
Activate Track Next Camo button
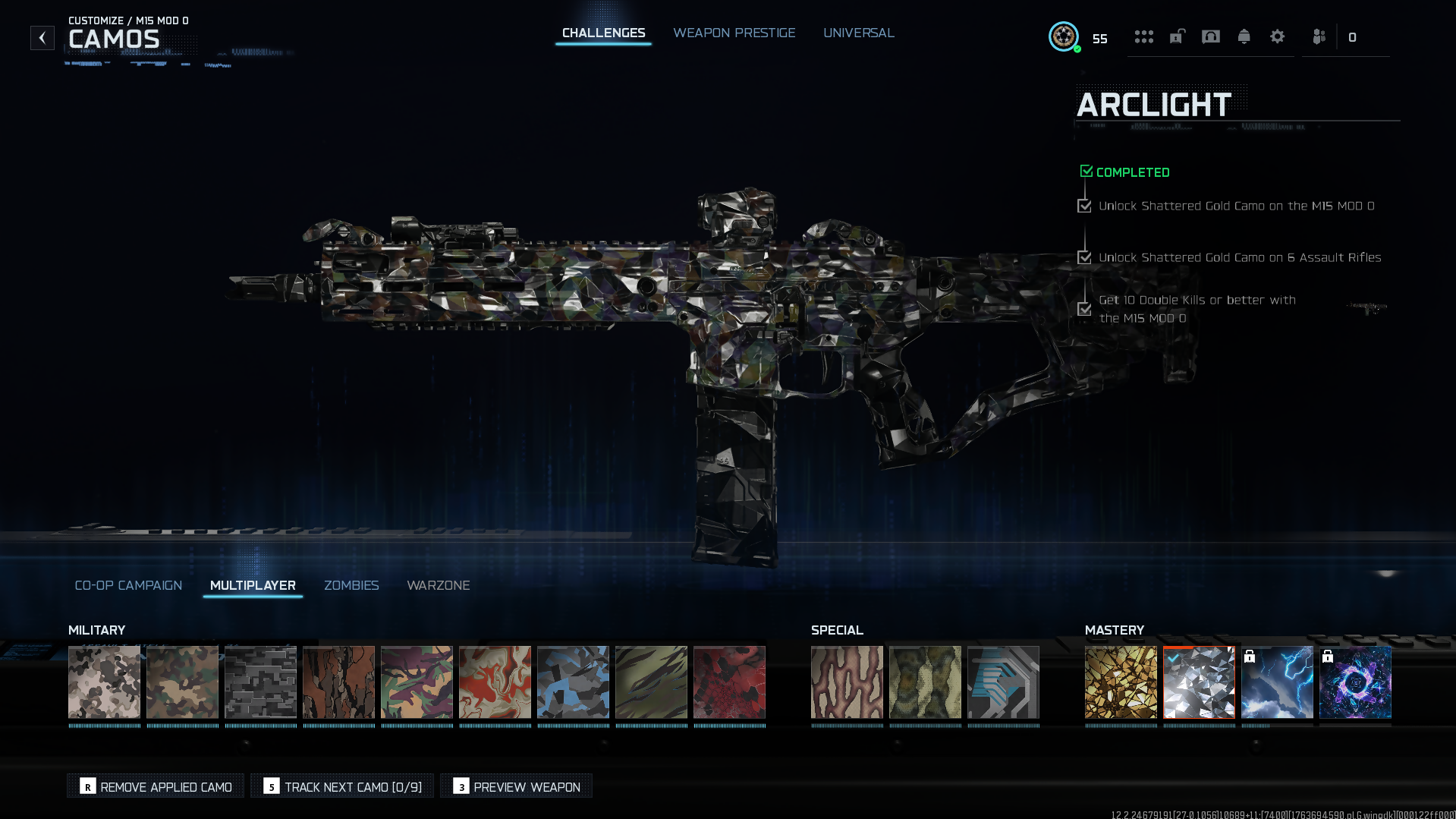click(342, 786)
